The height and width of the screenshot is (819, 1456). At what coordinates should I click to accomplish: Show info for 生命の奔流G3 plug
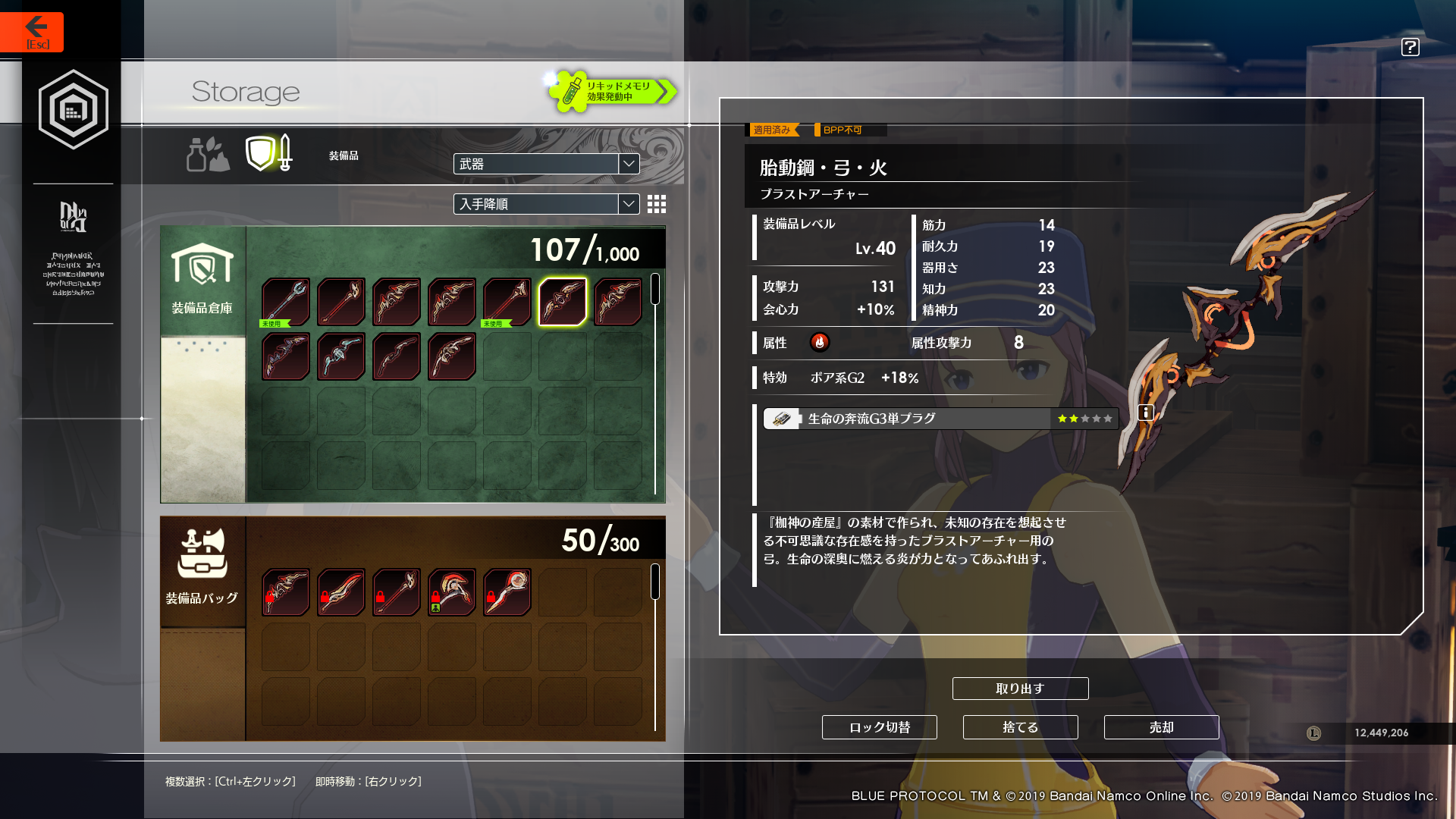[x=1146, y=413]
